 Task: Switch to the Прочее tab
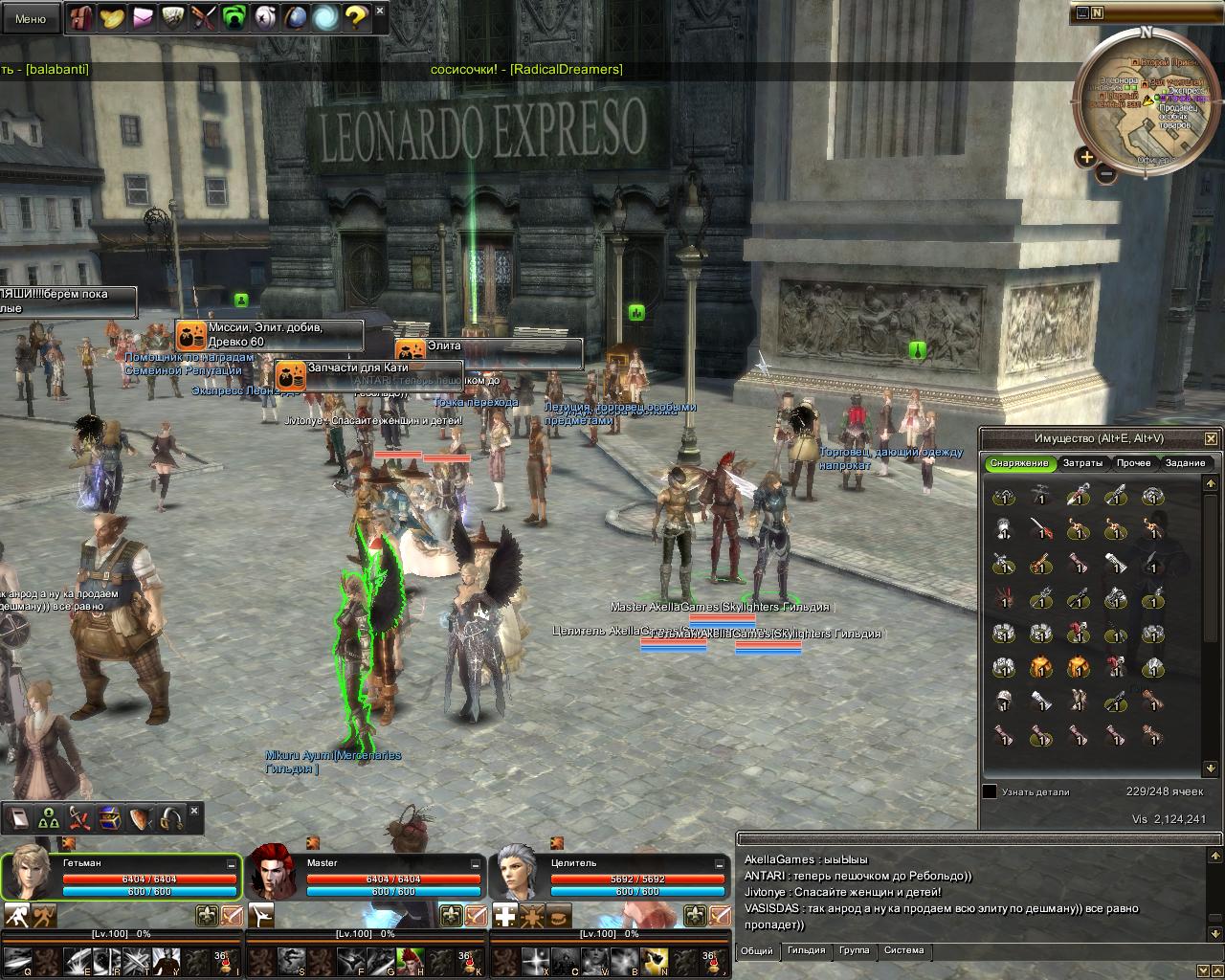pos(1133,463)
